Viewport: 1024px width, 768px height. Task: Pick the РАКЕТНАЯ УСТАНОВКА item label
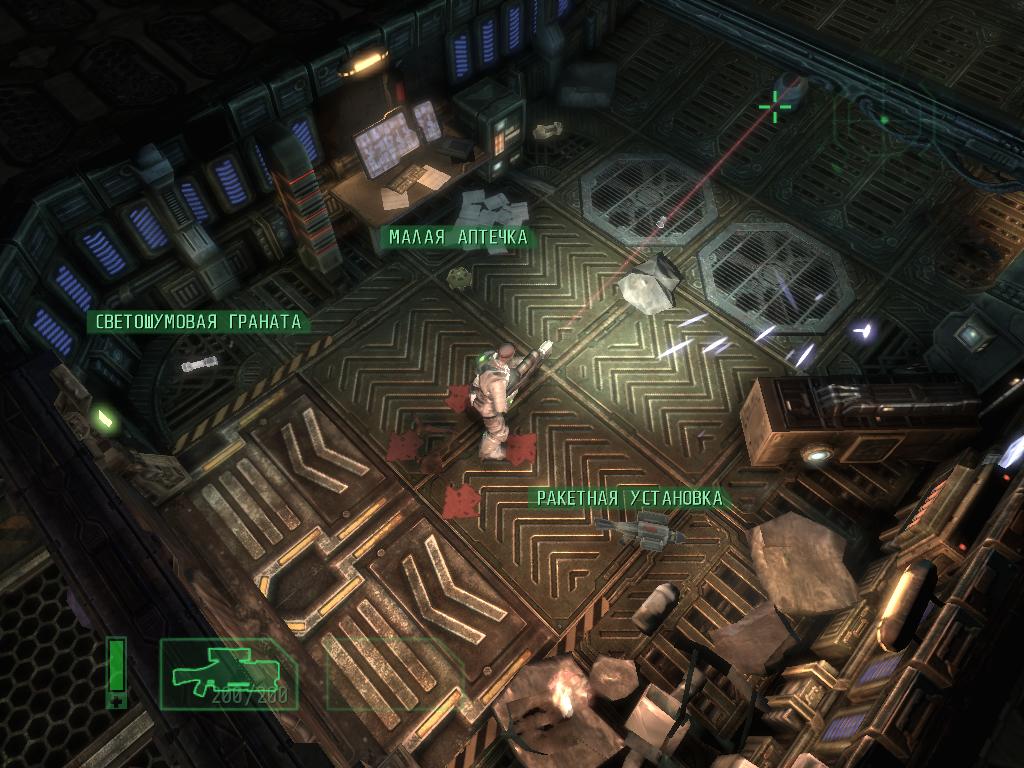pos(629,498)
